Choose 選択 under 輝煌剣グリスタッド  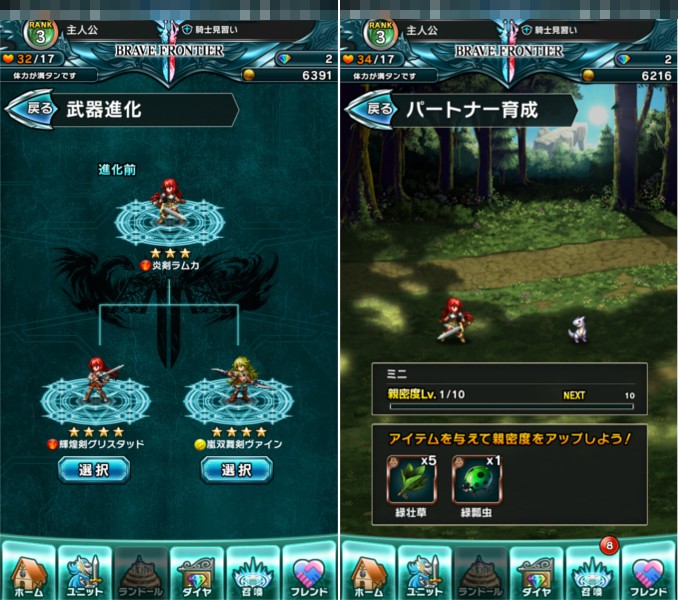(93, 469)
